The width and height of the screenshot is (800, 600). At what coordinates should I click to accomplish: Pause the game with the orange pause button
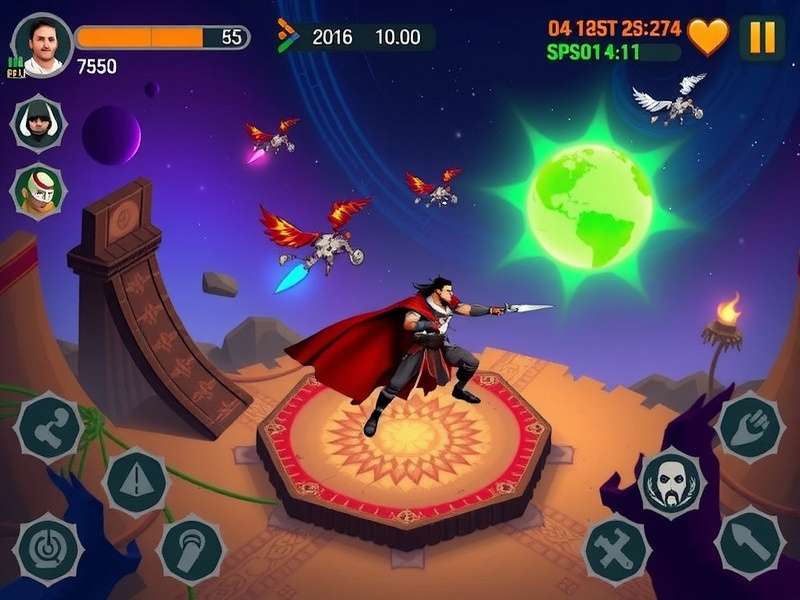tap(762, 37)
